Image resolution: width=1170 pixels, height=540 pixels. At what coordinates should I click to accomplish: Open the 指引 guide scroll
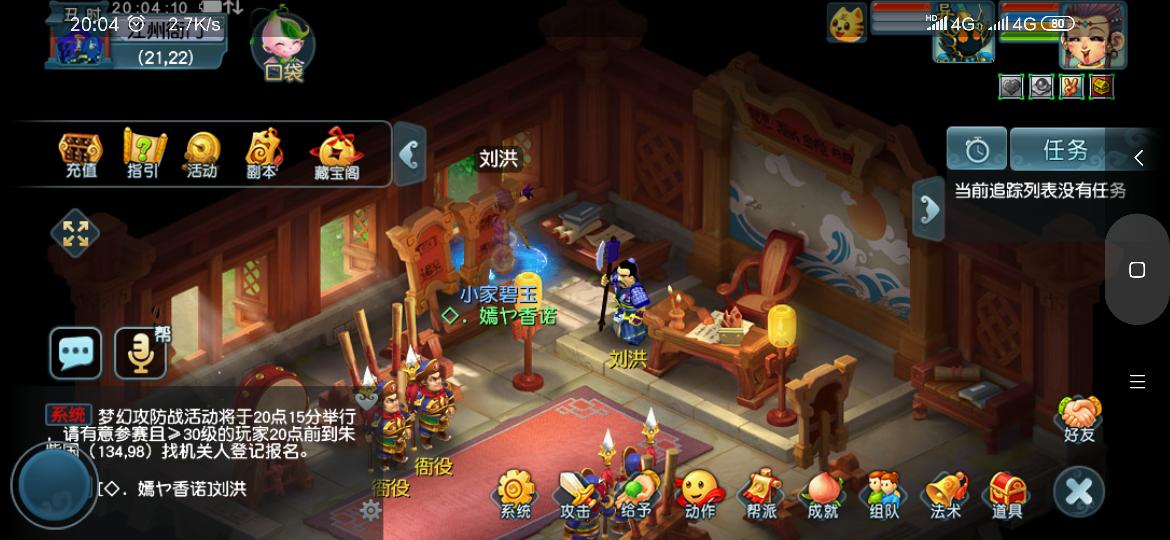[x=143, y=153]
